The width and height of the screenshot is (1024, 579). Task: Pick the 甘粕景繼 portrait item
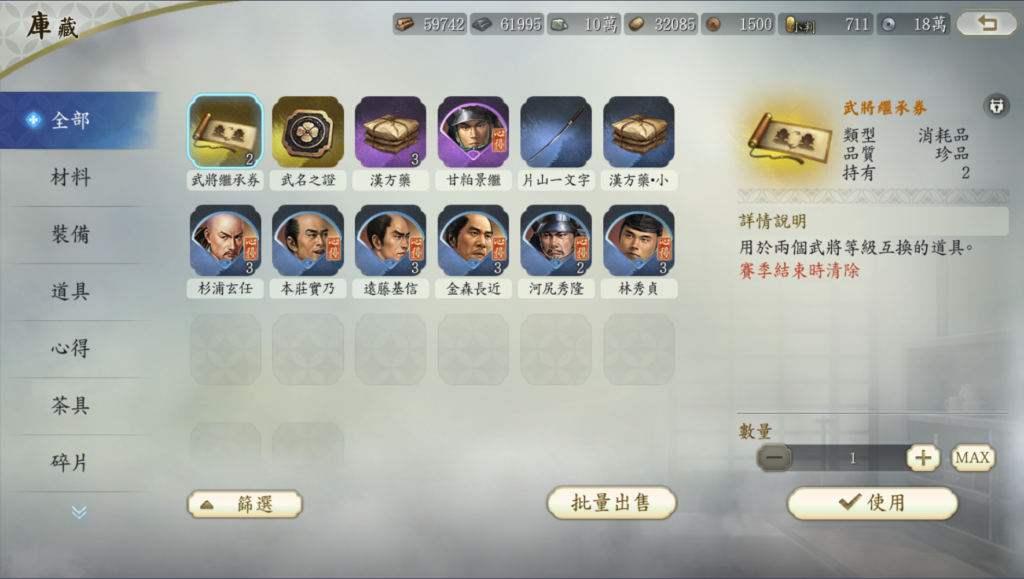(473, 131)
